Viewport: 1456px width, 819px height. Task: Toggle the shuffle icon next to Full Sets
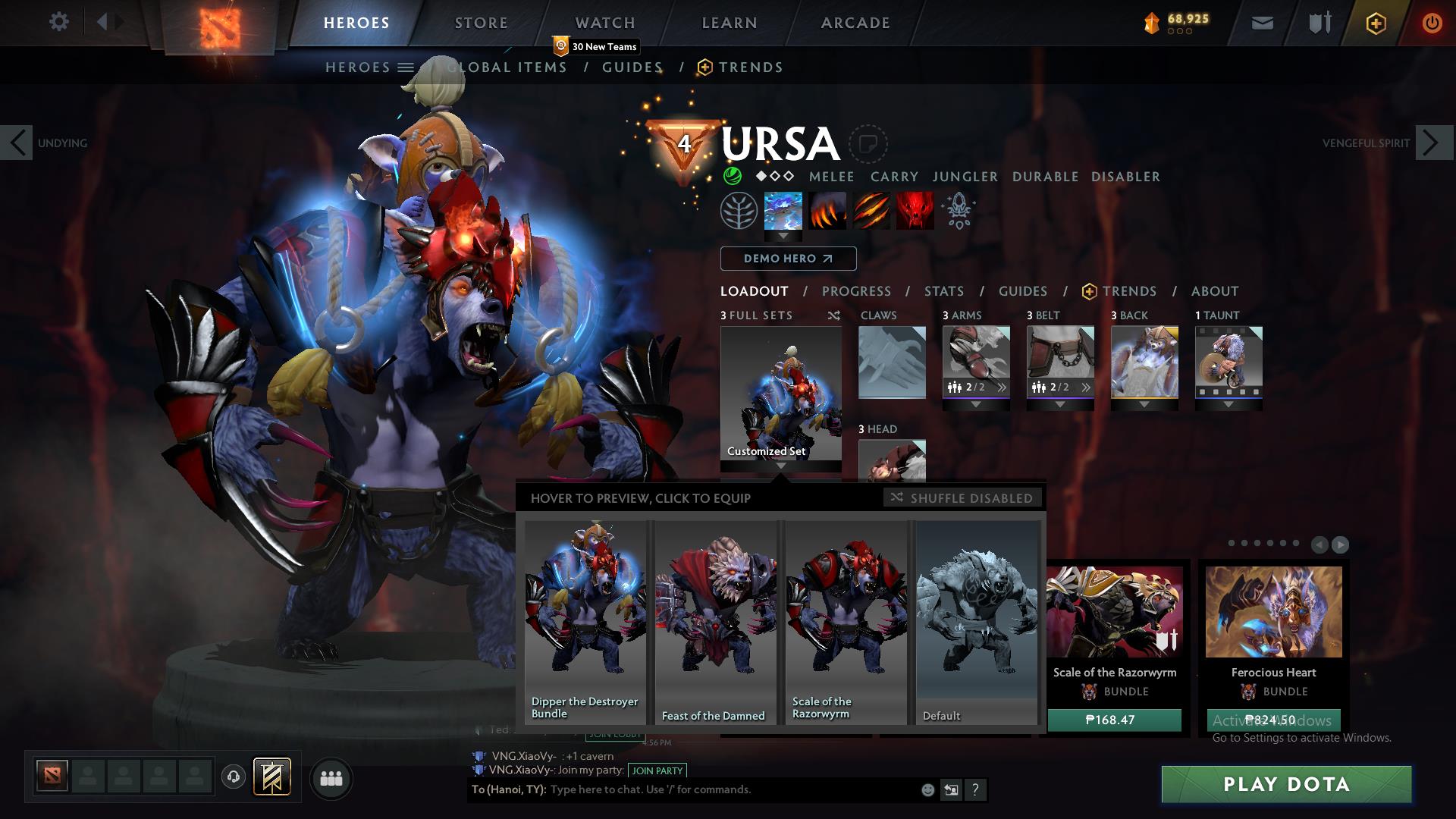coord(834,315)
